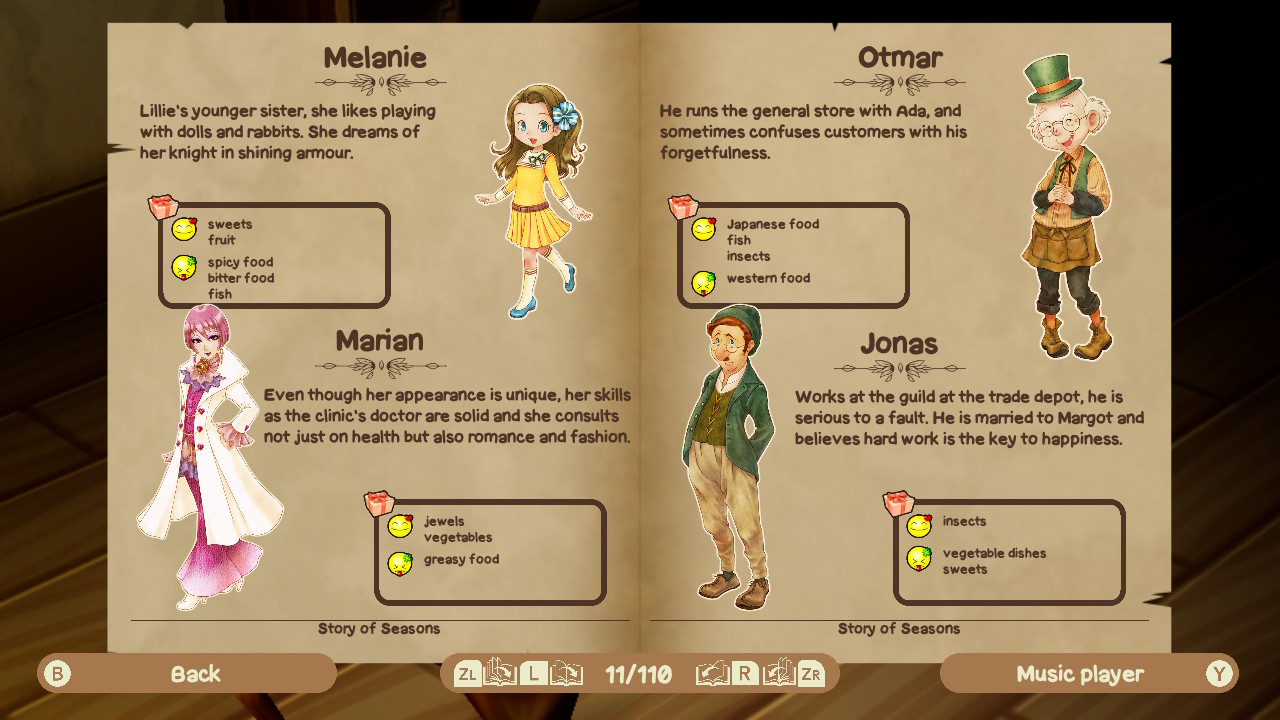Skip back several pages with the multi-page book icon

(500, 673)
